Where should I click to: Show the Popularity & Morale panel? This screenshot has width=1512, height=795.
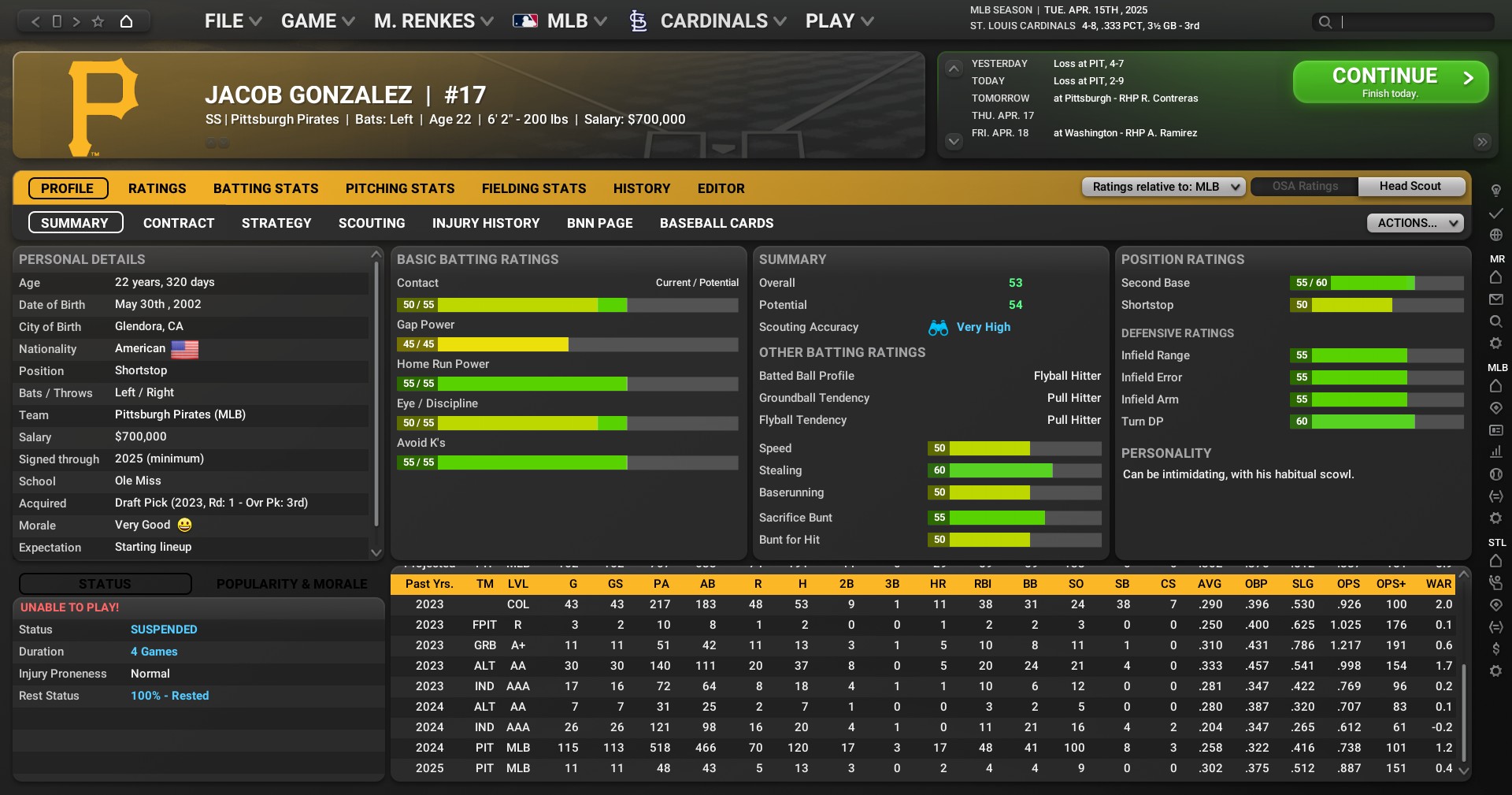[291, 584]
